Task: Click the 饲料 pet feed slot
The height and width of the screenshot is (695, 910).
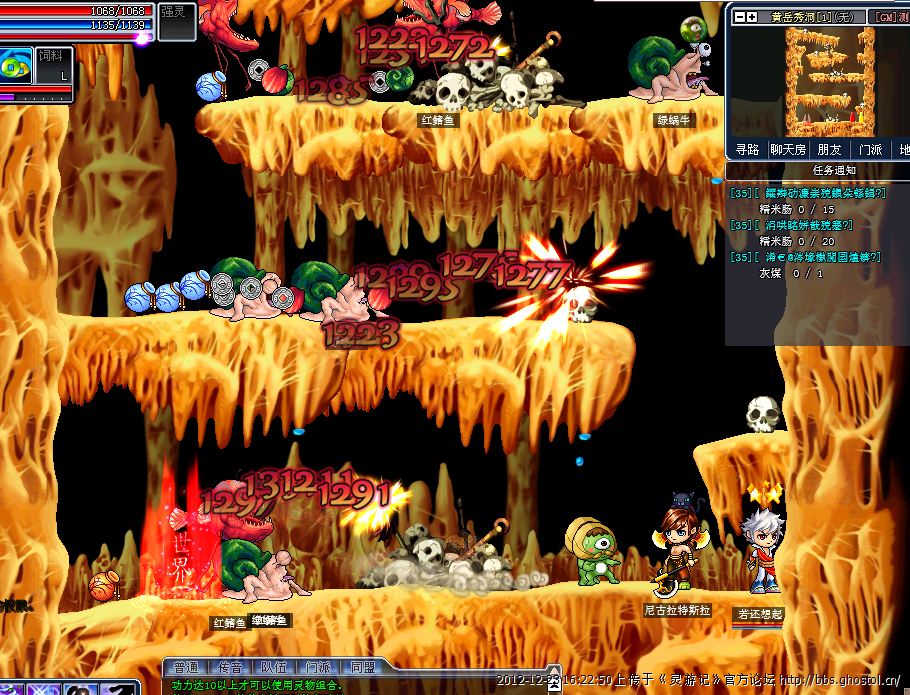Action: click(x=52, y=64)
